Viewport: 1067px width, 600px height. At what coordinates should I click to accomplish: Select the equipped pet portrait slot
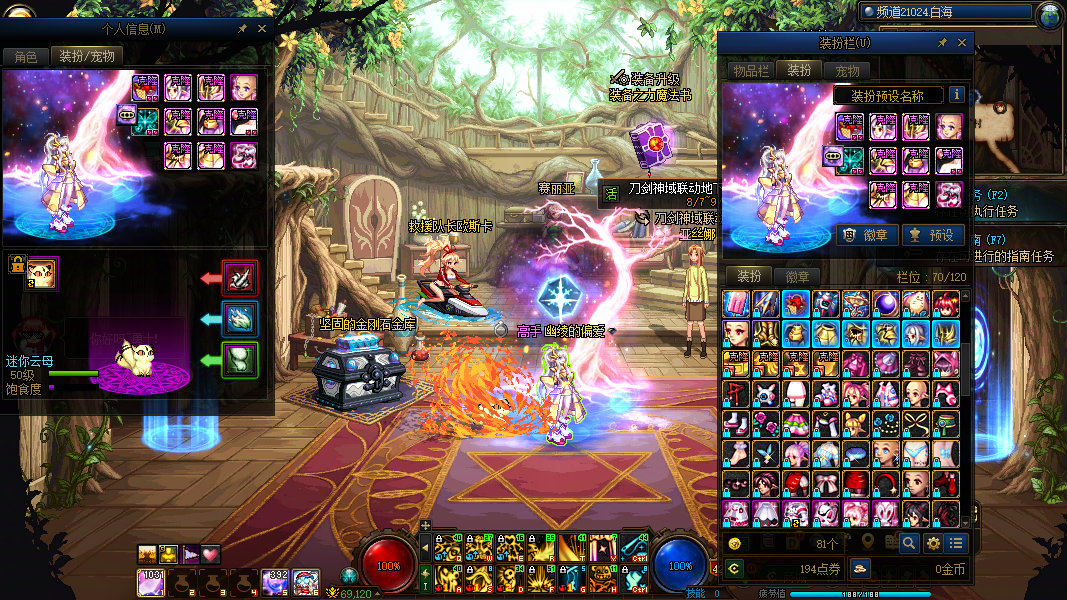tap(42, 272)
